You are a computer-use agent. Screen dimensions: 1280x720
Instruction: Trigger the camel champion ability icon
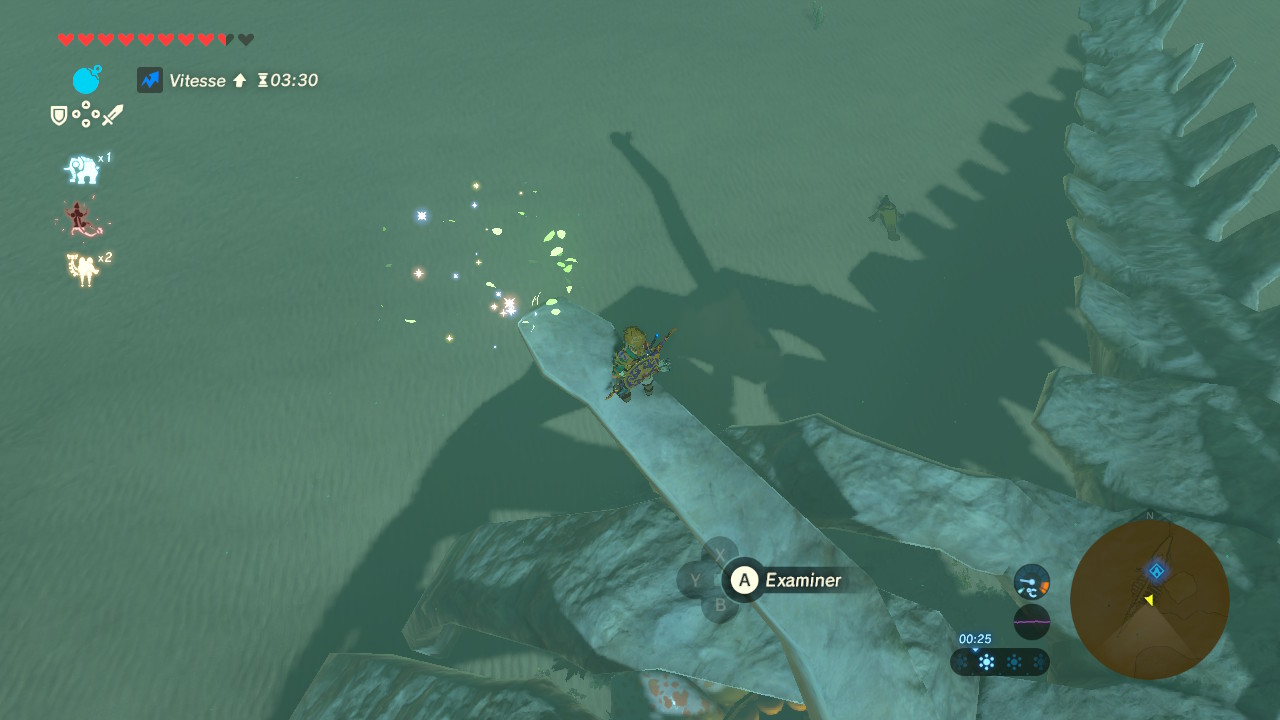84,268
